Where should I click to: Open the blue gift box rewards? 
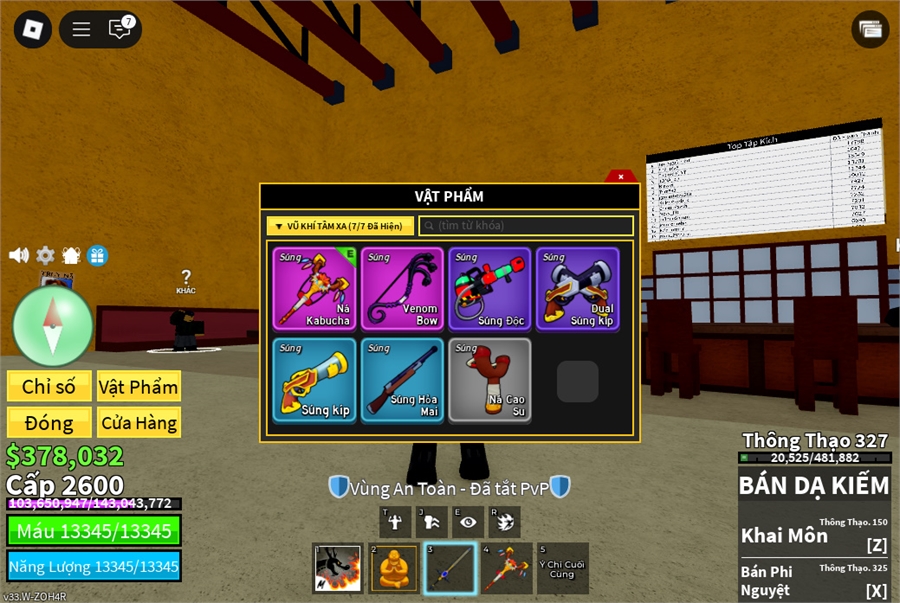pos(97,255)
